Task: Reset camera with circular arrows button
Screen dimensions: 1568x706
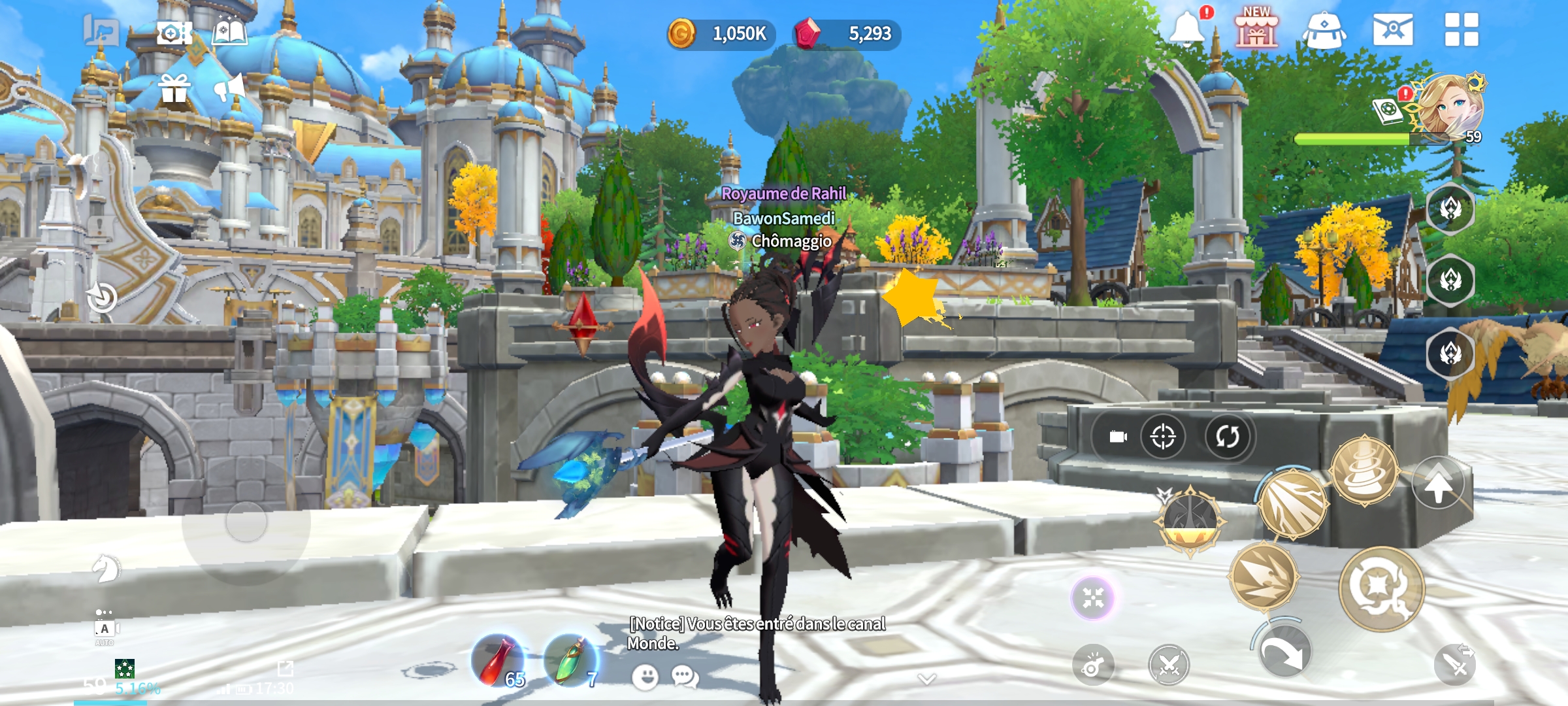Action: [x=1227, y=436]
